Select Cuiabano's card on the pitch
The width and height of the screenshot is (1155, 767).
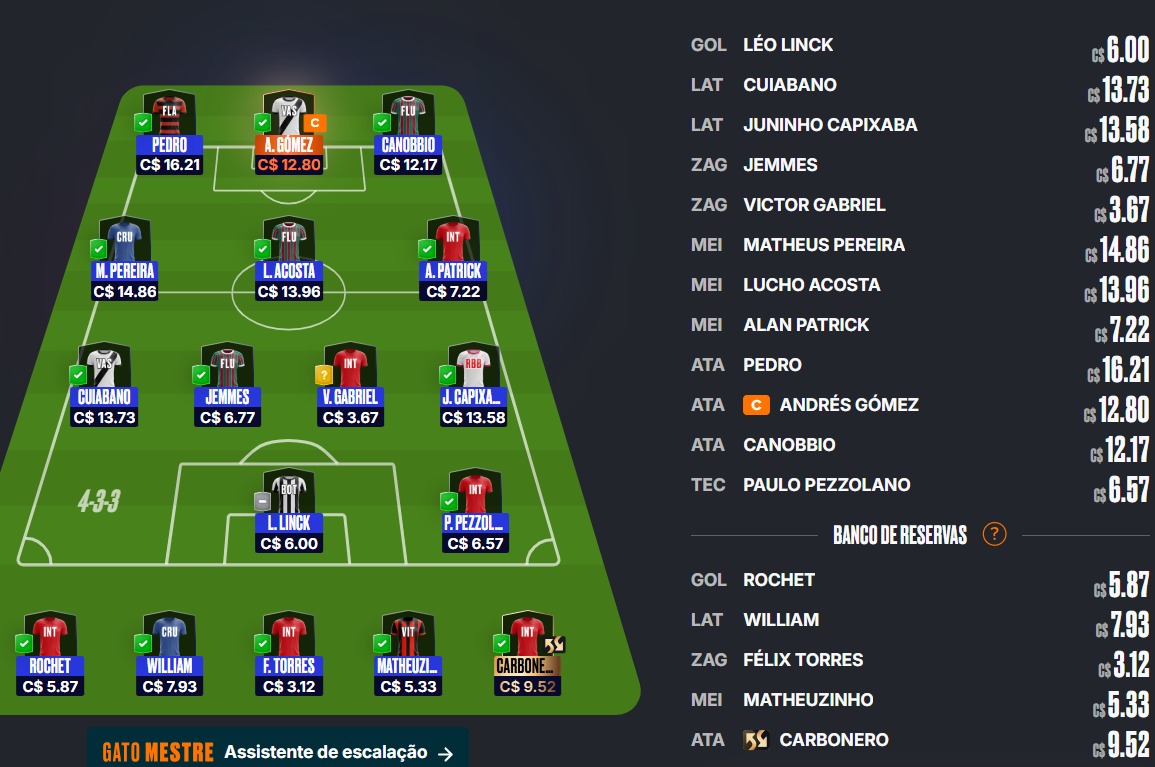(x=104, y=386)
